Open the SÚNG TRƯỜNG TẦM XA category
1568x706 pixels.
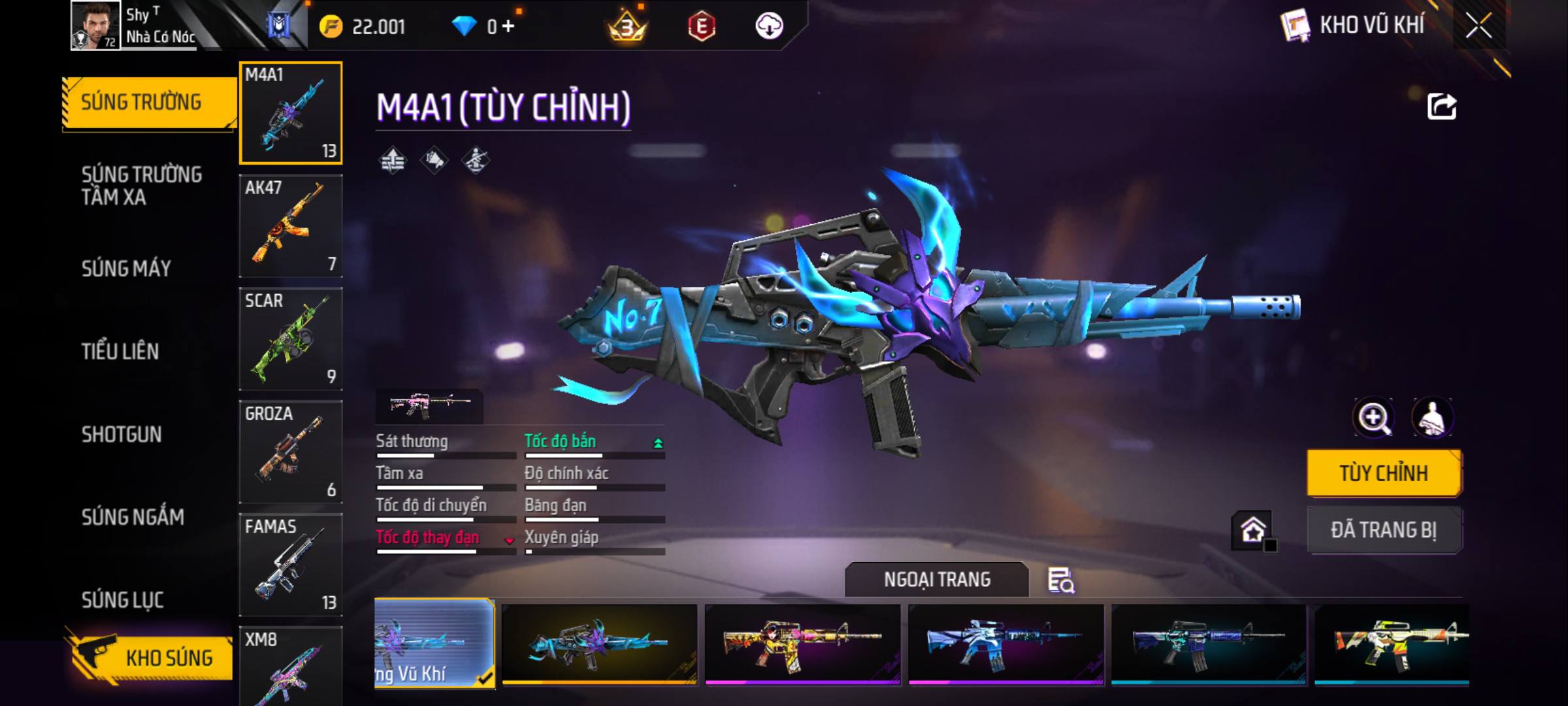pos(142,186)
